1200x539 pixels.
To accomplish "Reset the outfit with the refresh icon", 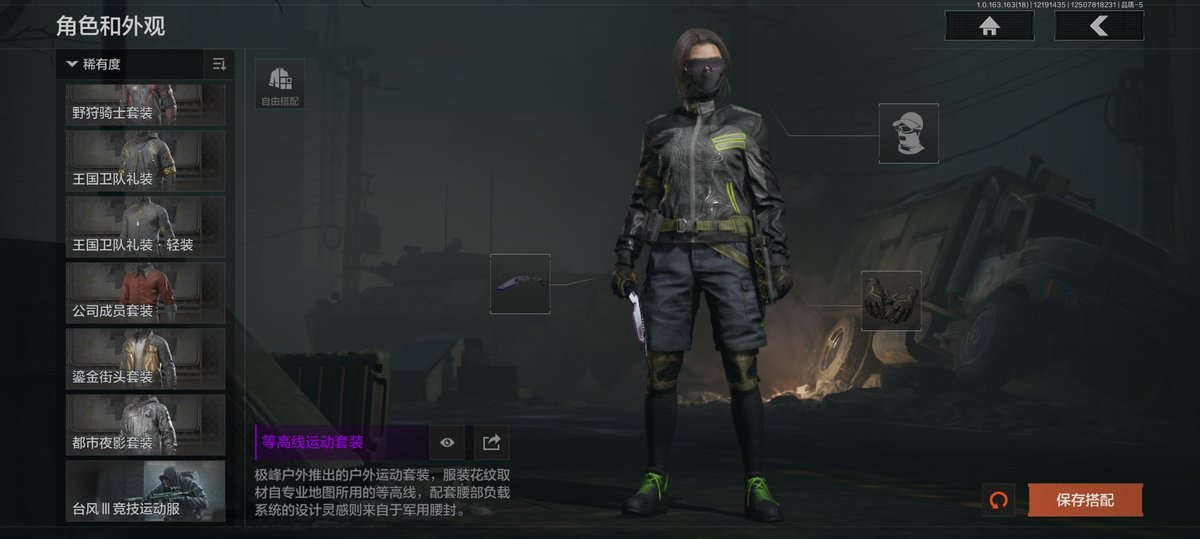I will (x=997, y=500).
